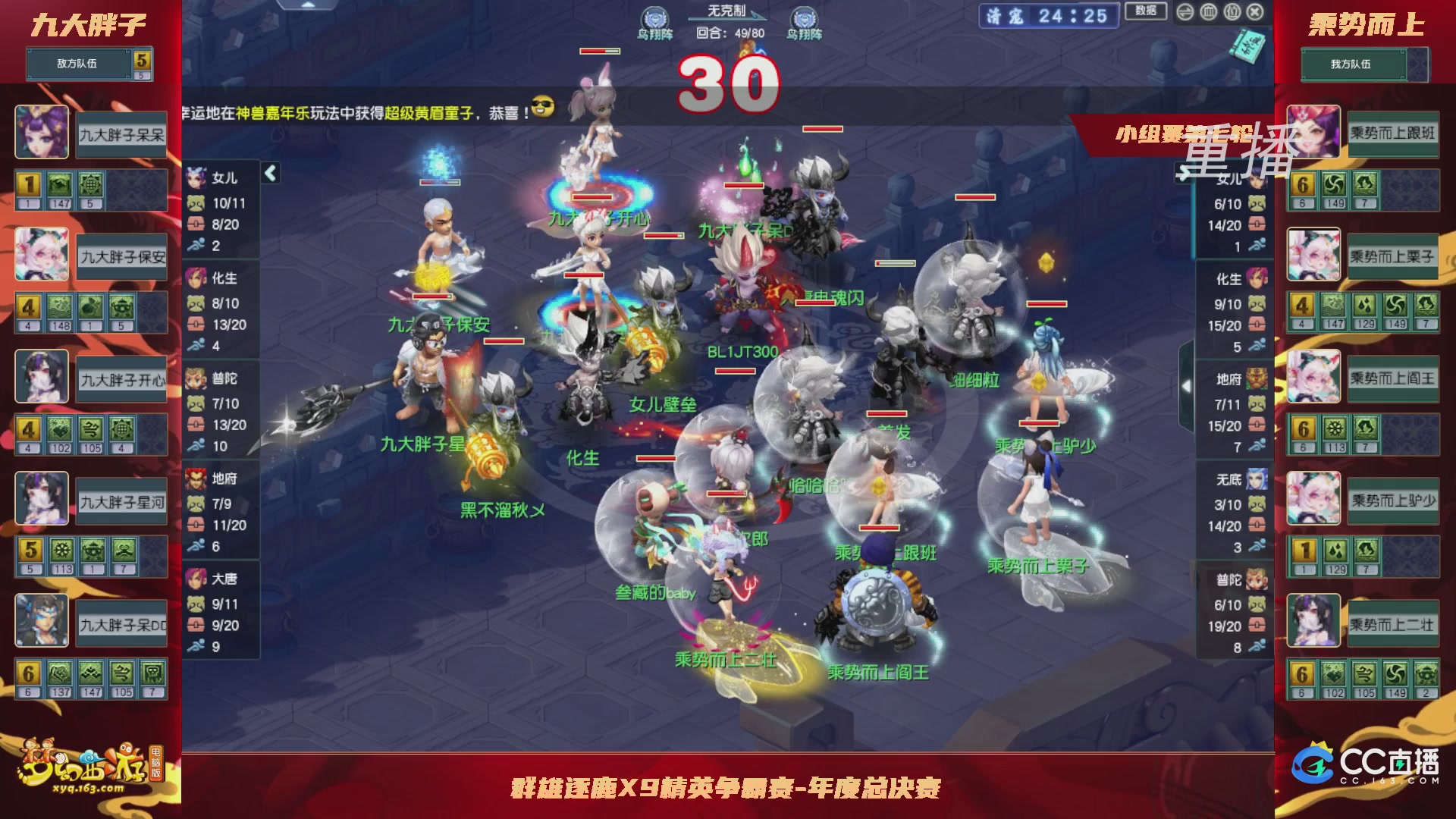Collapse the left school-stats panel with its chevron
The width and height of the screenshot is (1456, 819).
pos(270,173)
